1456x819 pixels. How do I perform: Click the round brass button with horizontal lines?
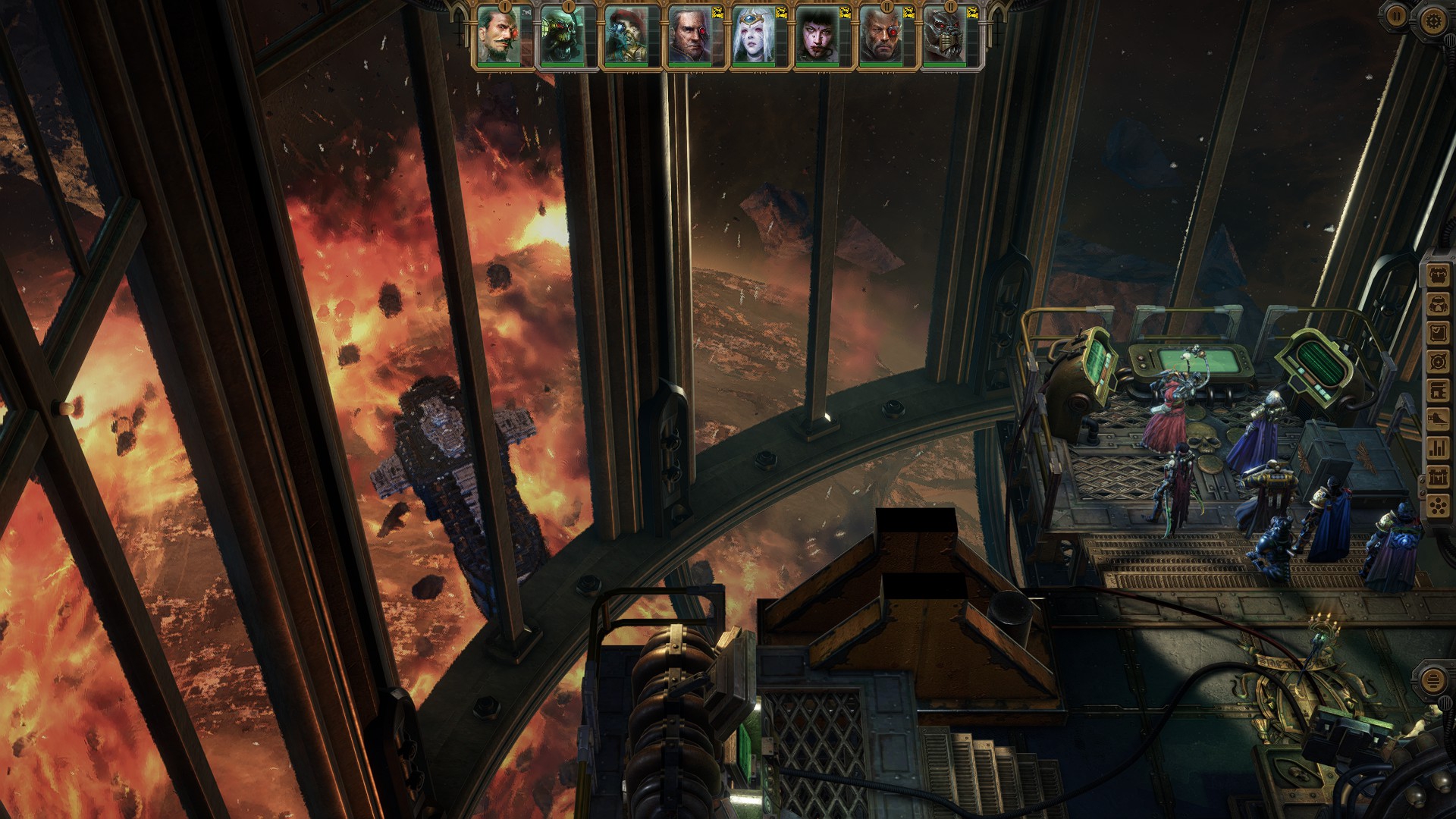[1432, 680]
